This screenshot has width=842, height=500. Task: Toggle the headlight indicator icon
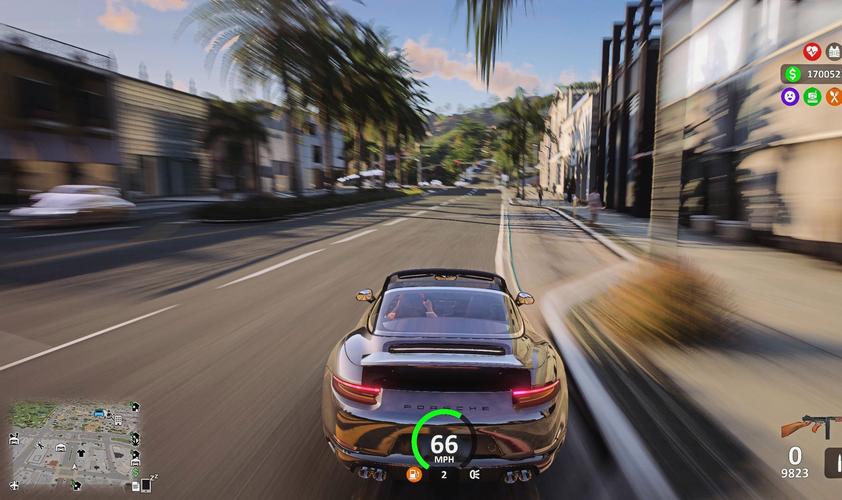point(474,474)
